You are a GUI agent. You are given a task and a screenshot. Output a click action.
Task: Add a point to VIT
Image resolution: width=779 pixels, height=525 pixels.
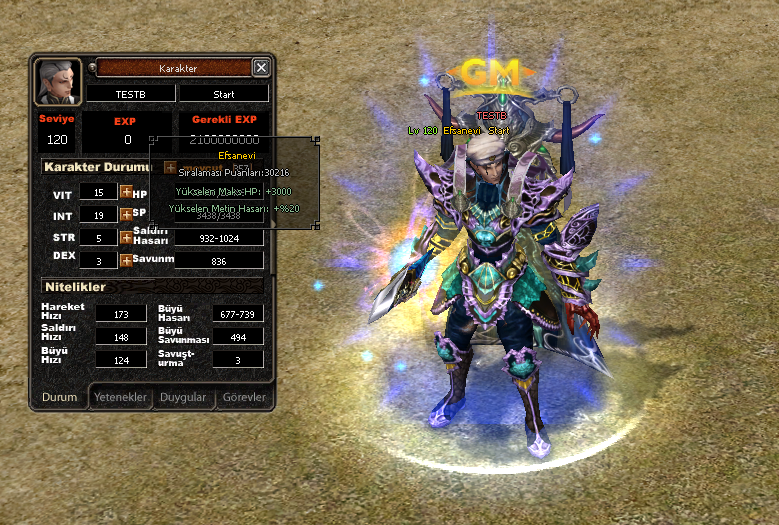pos(126,192)
